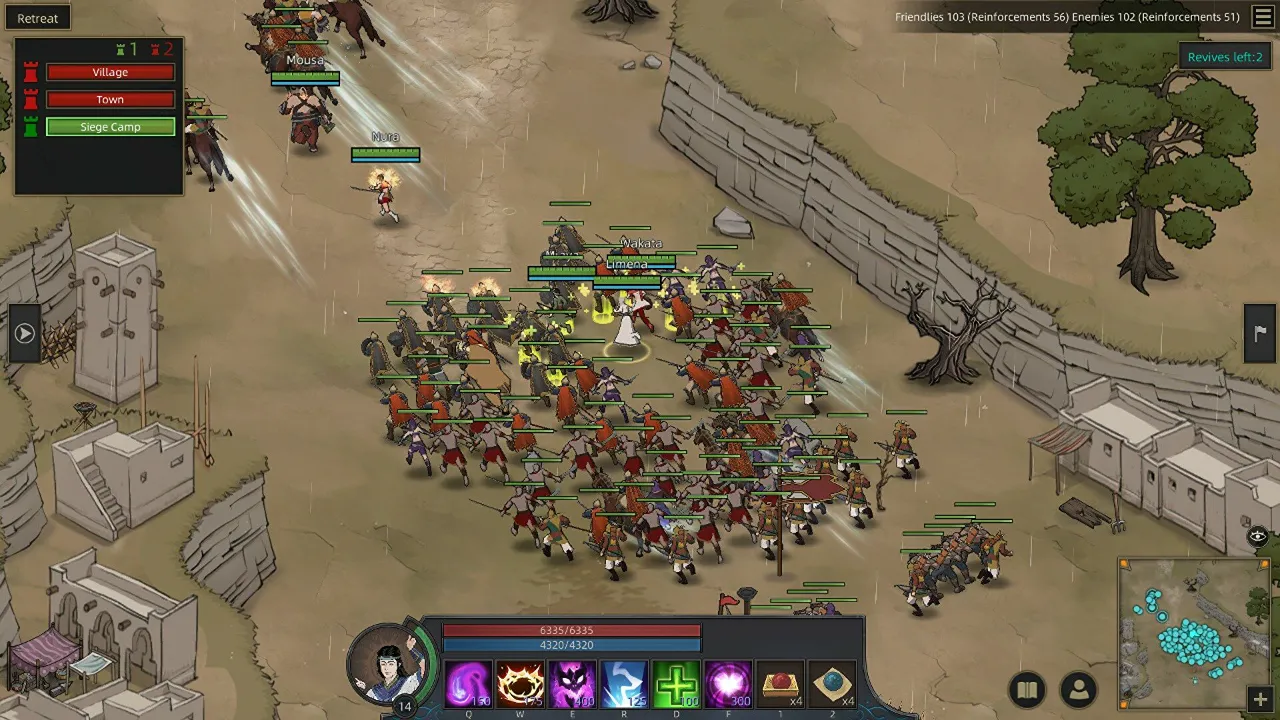Use the blue orb consumable
1280x720 pixels.
(832, 685)
